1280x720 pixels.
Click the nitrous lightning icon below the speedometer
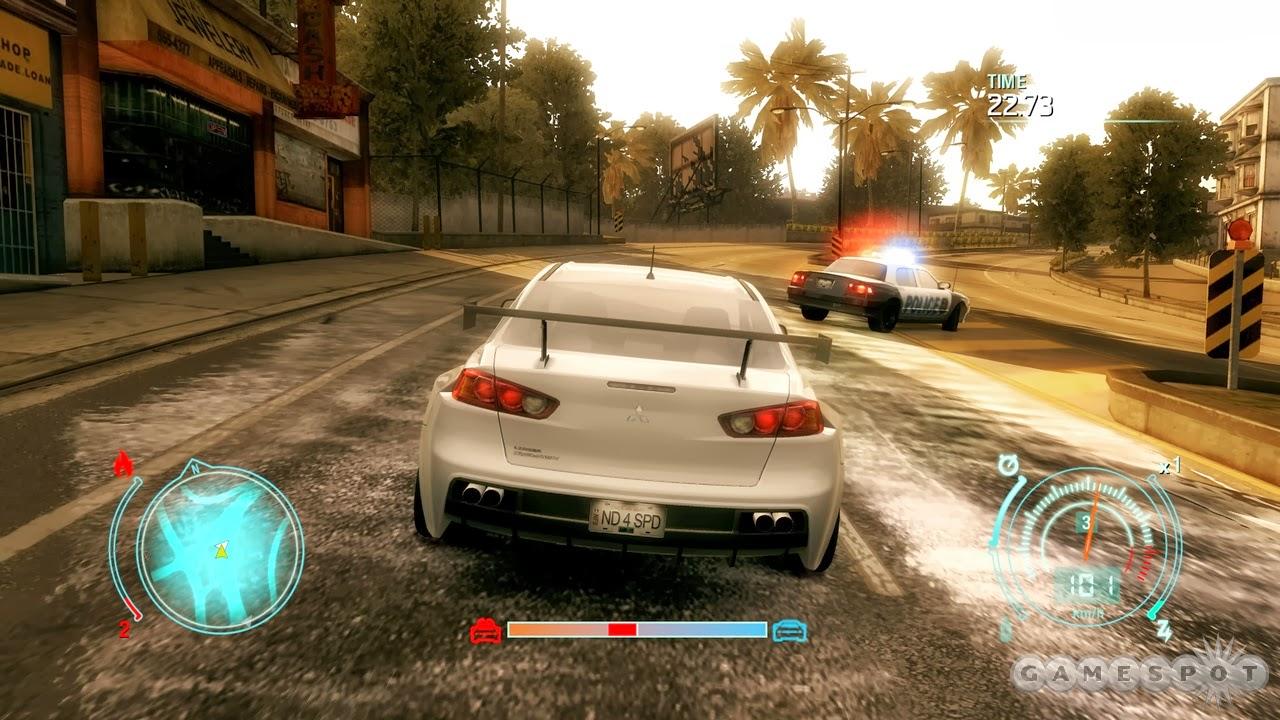tap(1163, 628)
